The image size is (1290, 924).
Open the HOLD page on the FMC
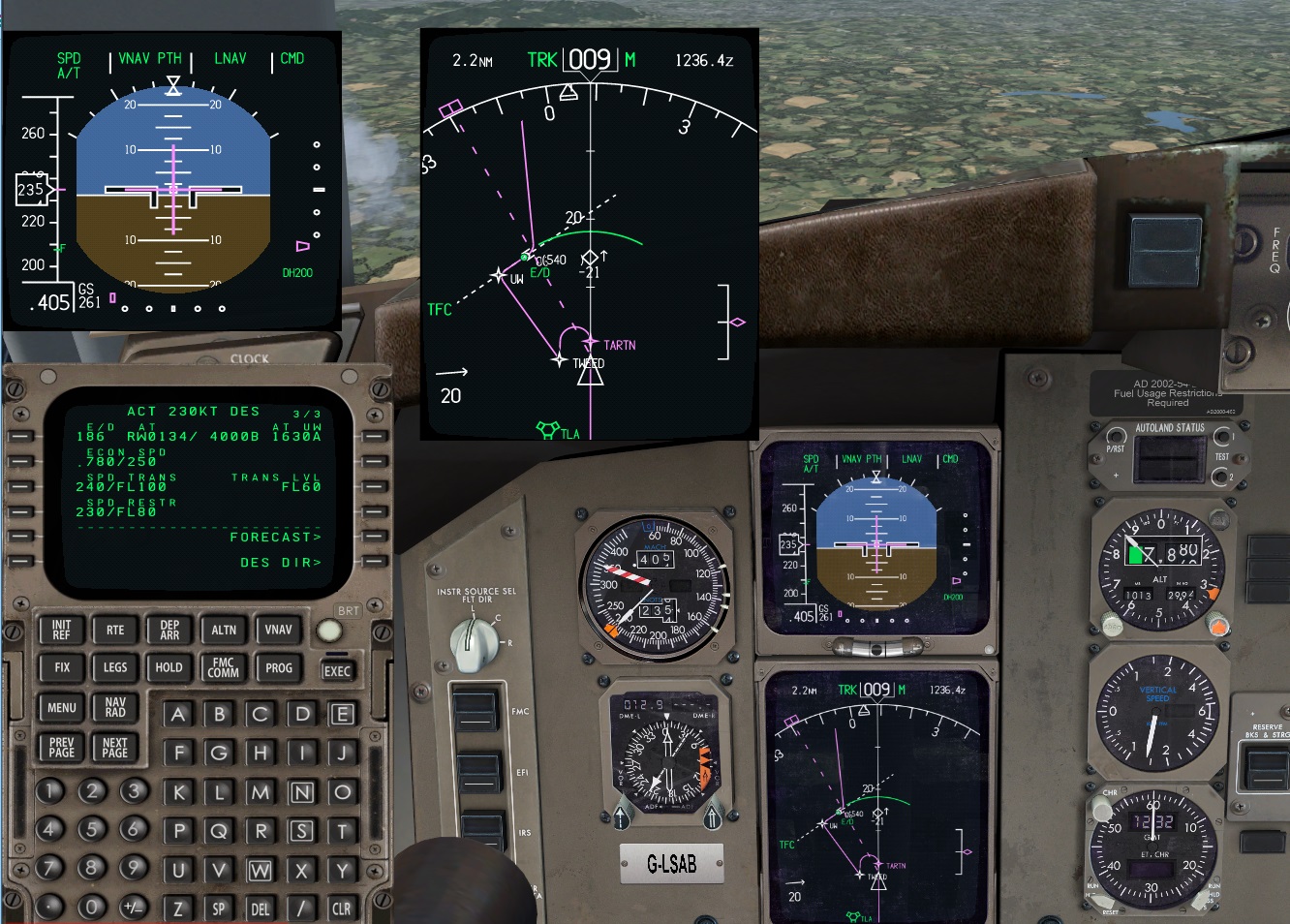coord(169,667)
